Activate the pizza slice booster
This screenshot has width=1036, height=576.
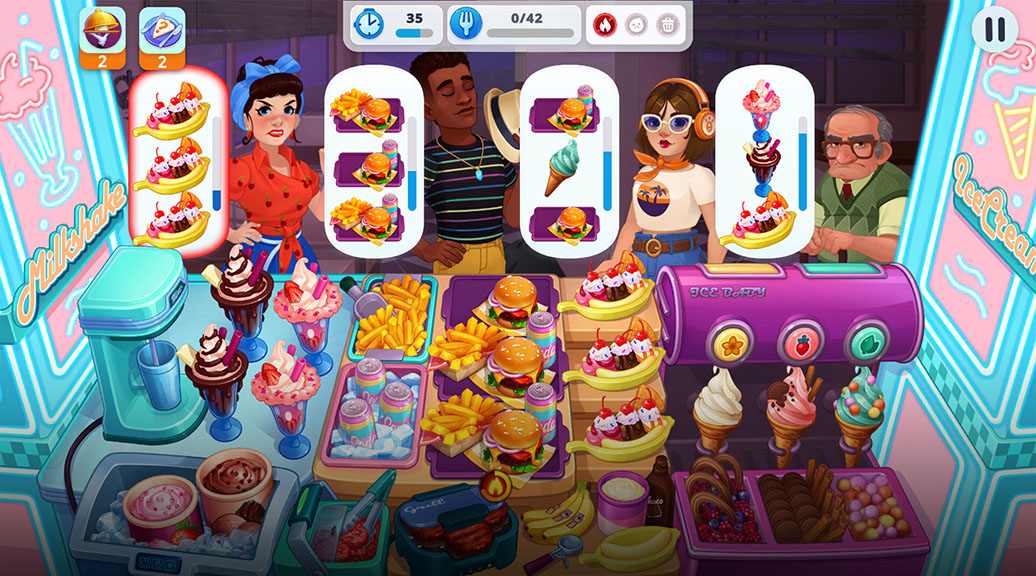point(162,31)
